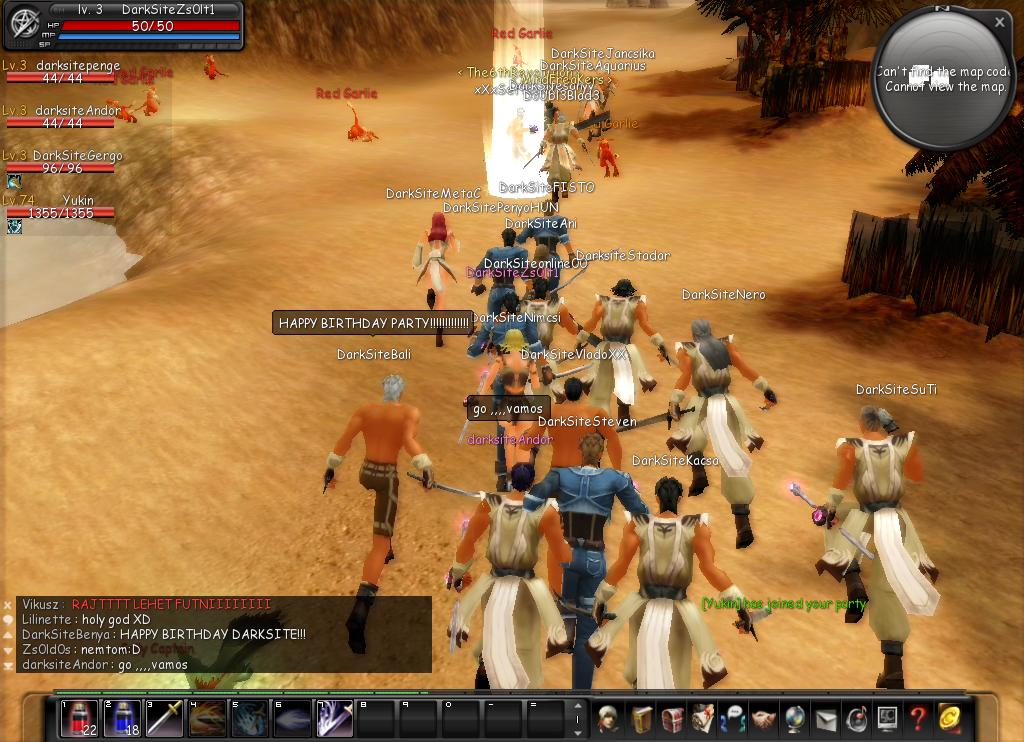The height and width of the screenshot is (742, 1024).
Task: Click the handshake trade icon
Action: 764,718
